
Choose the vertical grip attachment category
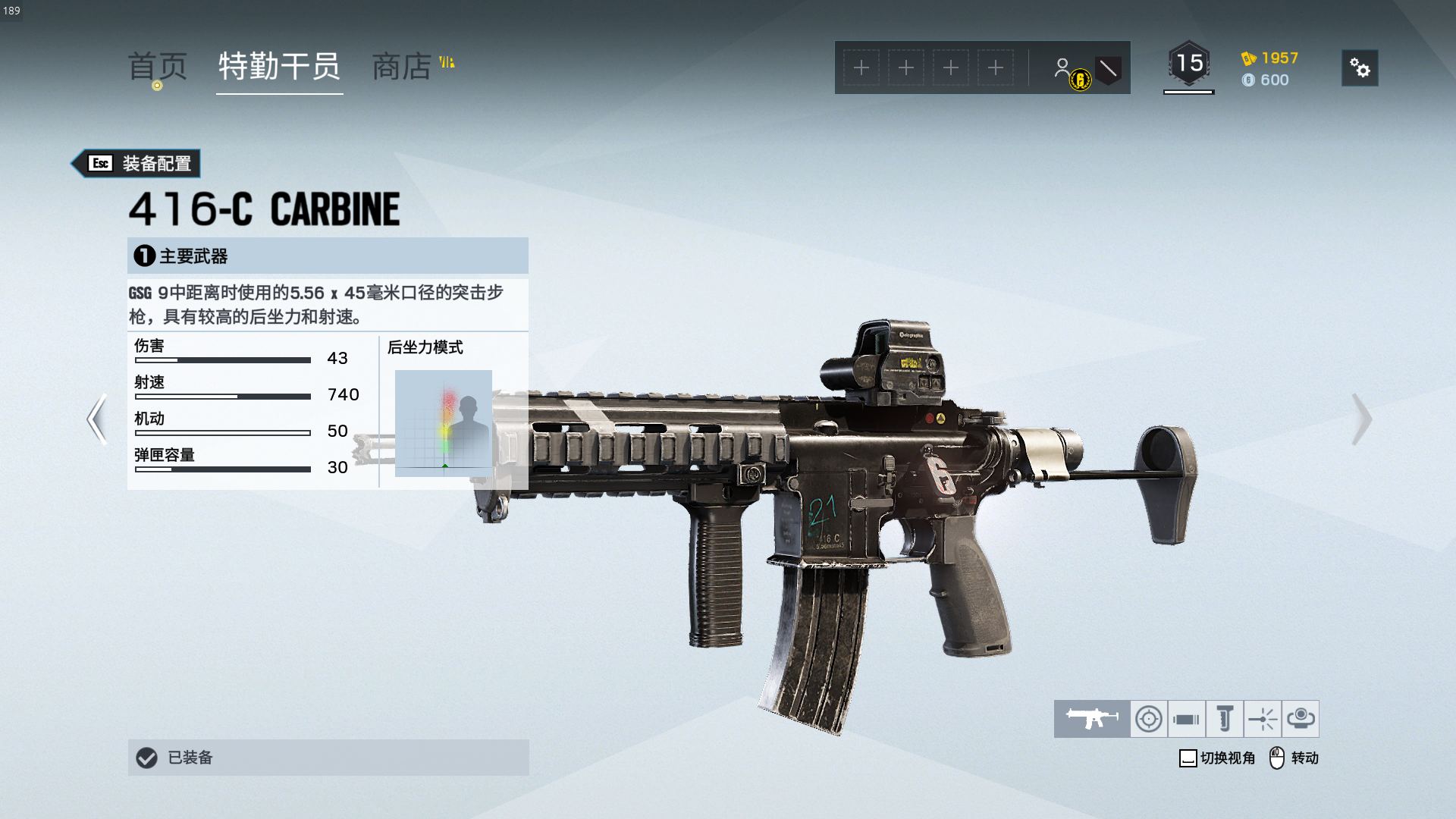tap(1225, 719)
